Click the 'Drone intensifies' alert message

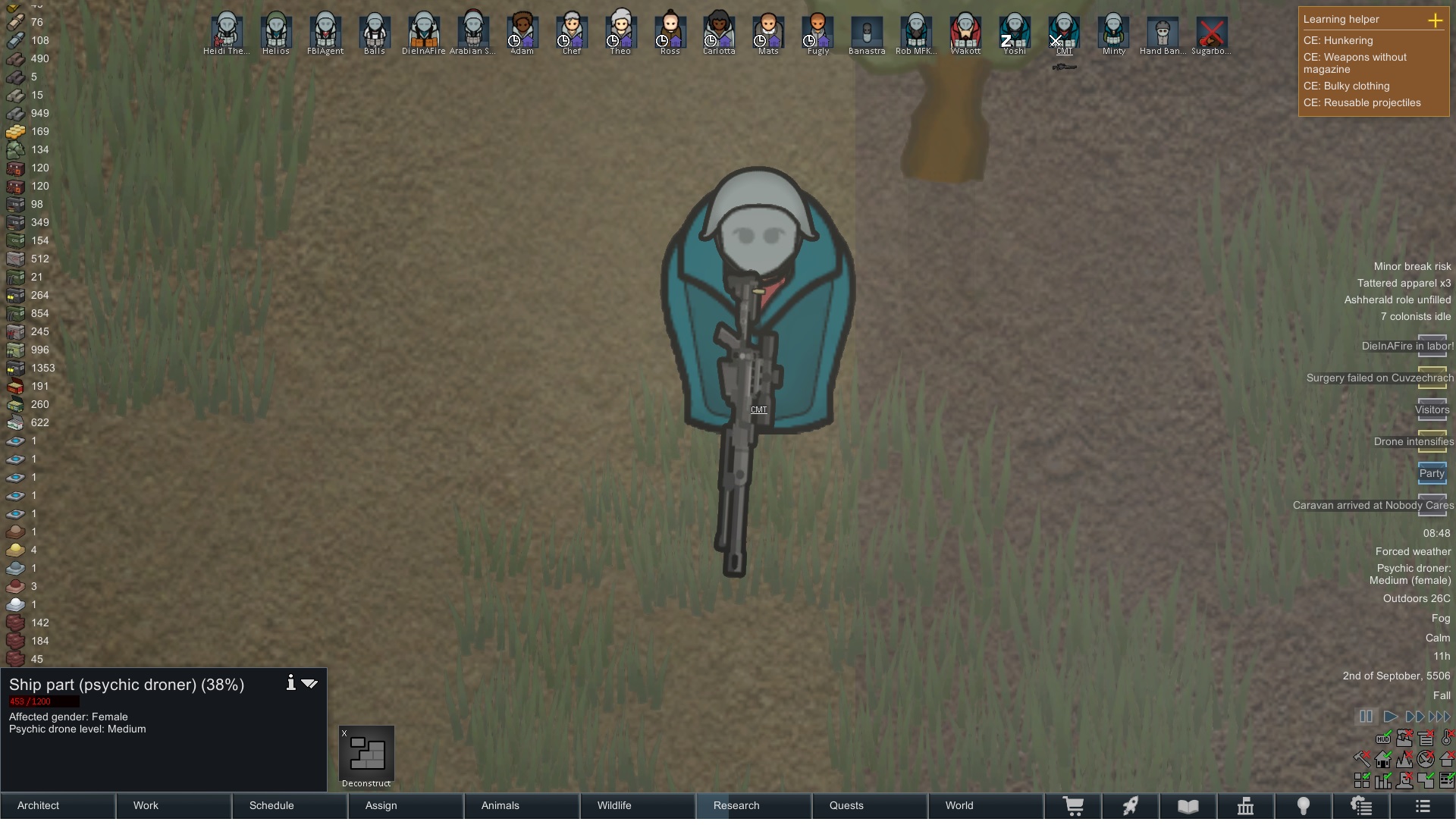click(x=1414, y=442)
